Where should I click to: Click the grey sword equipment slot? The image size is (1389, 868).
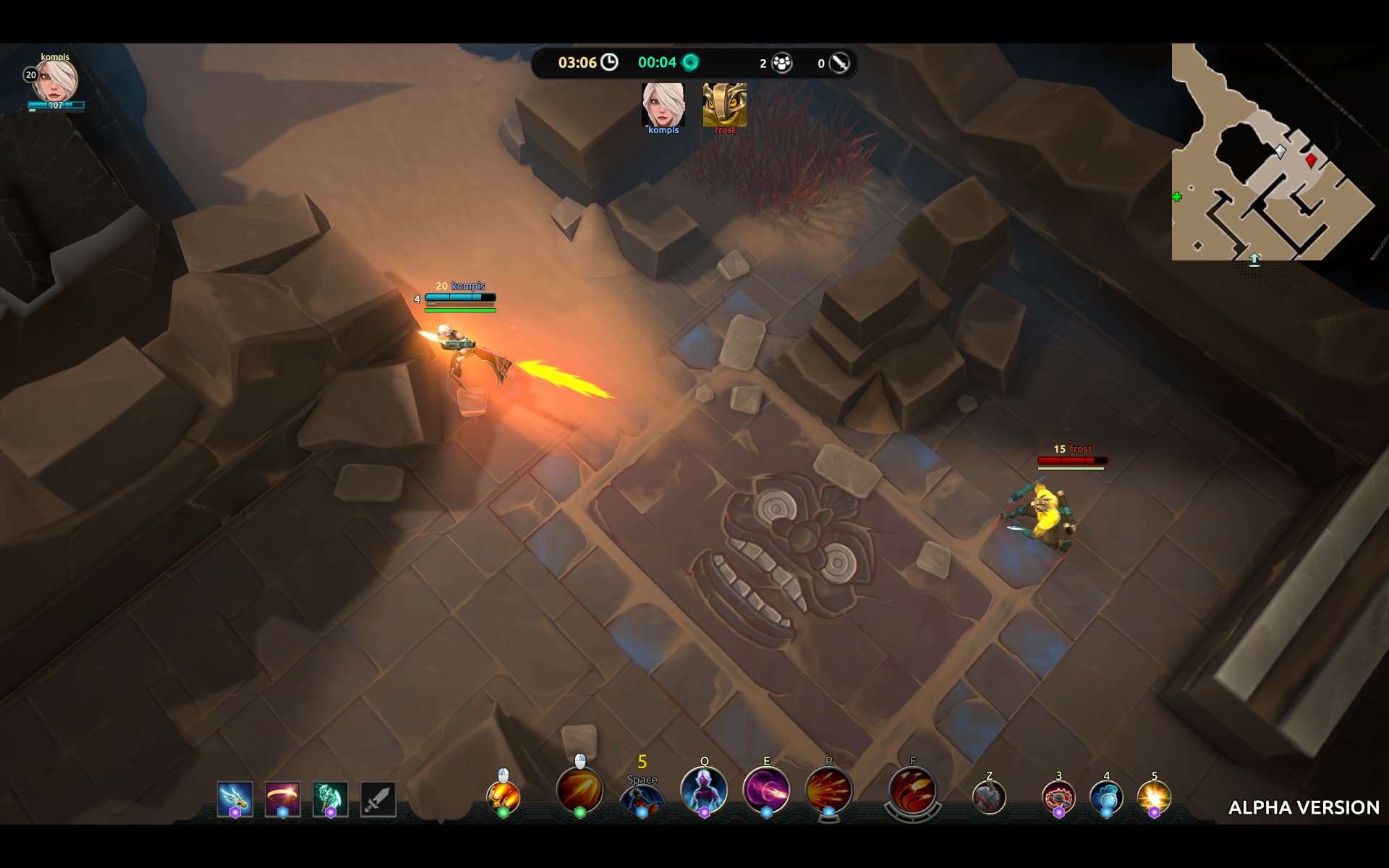click(x=378, y=799)
